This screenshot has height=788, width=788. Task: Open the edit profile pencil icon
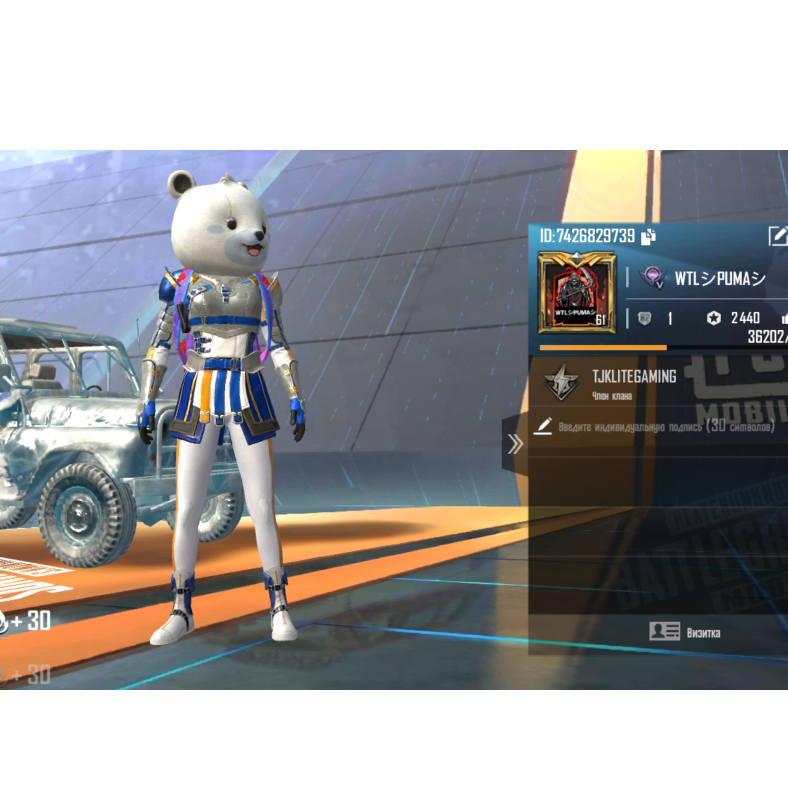click(x=777, y=236)
